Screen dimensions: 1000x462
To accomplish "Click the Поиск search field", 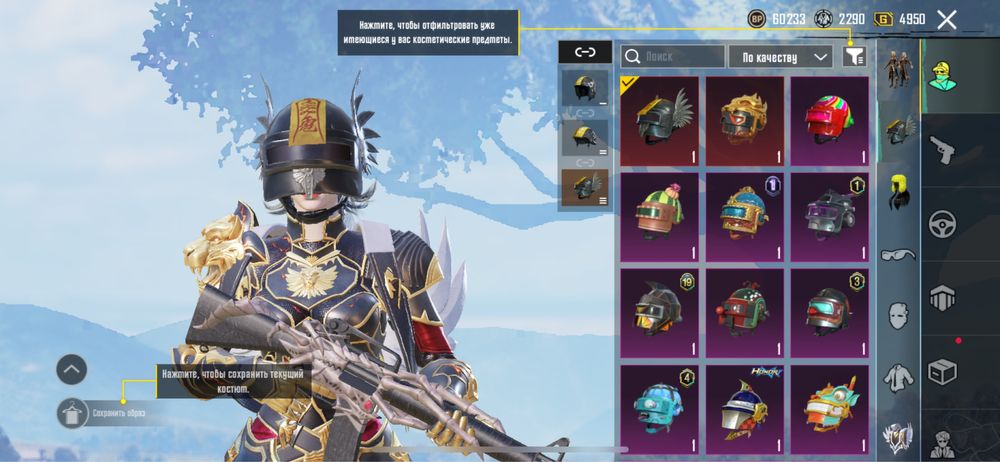I will click(672, 57).
